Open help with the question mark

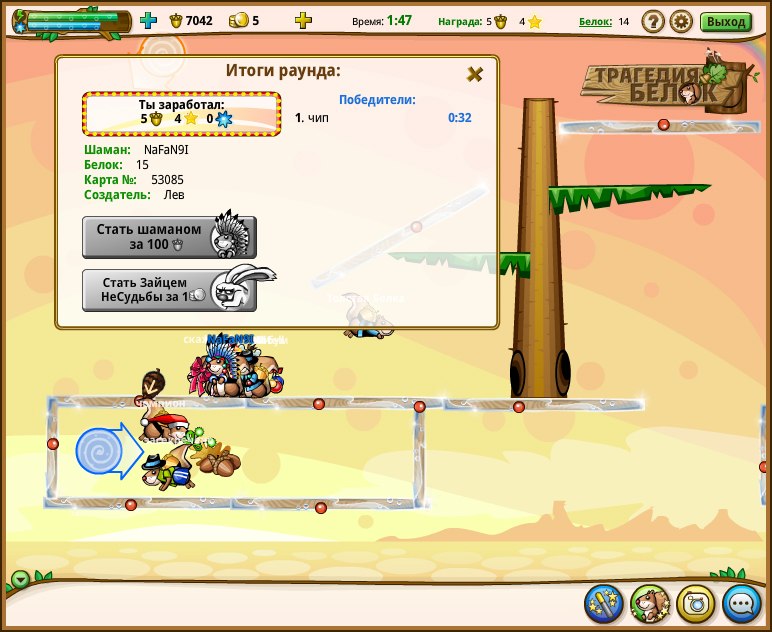(x=652, y=21)
